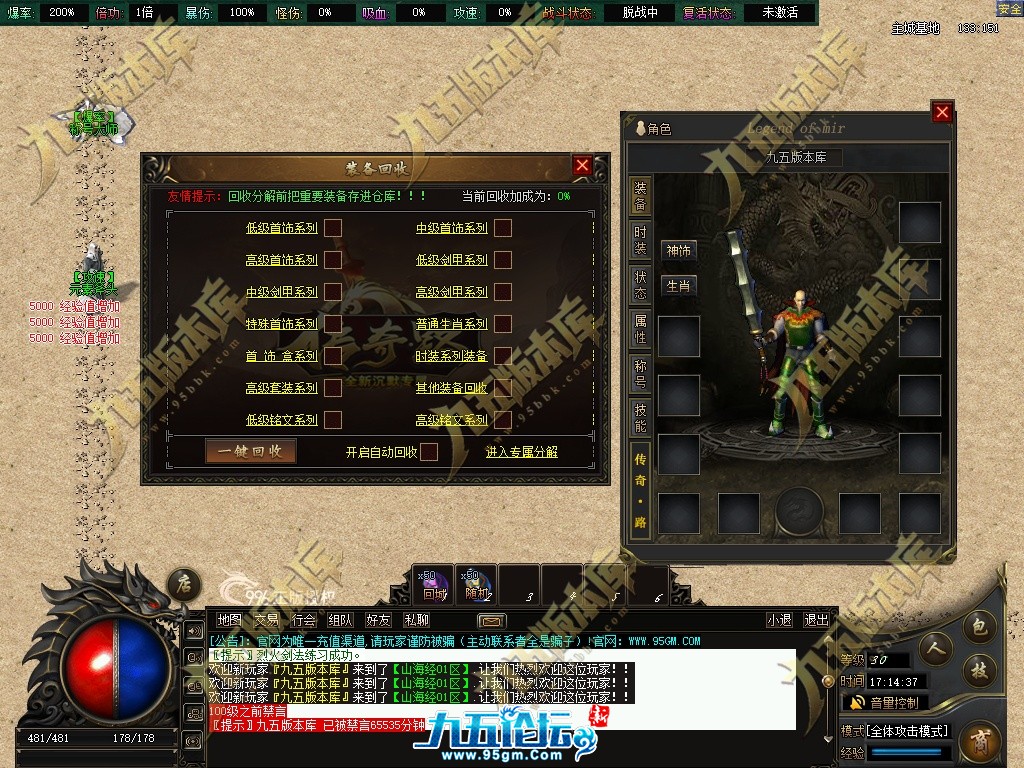Viewport: 1024px width, 768px height.
Task: Toggle the 时装系列装备 checkbox
Action: point(503,356)
